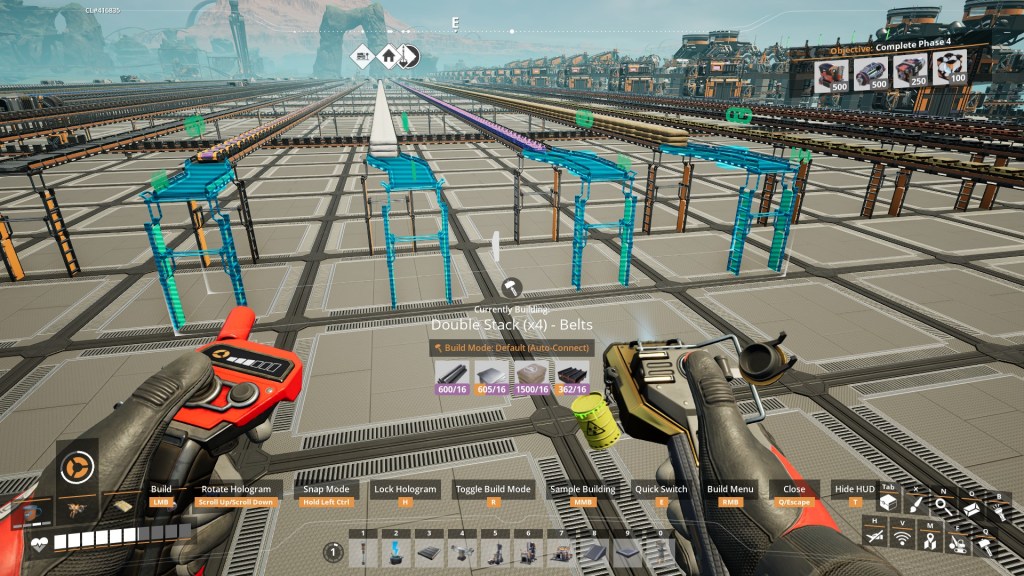The width and height of the screenshot is (1024, 576).
Task: Pick the machine in hotbar slot 7
Action: pos(561,552)
